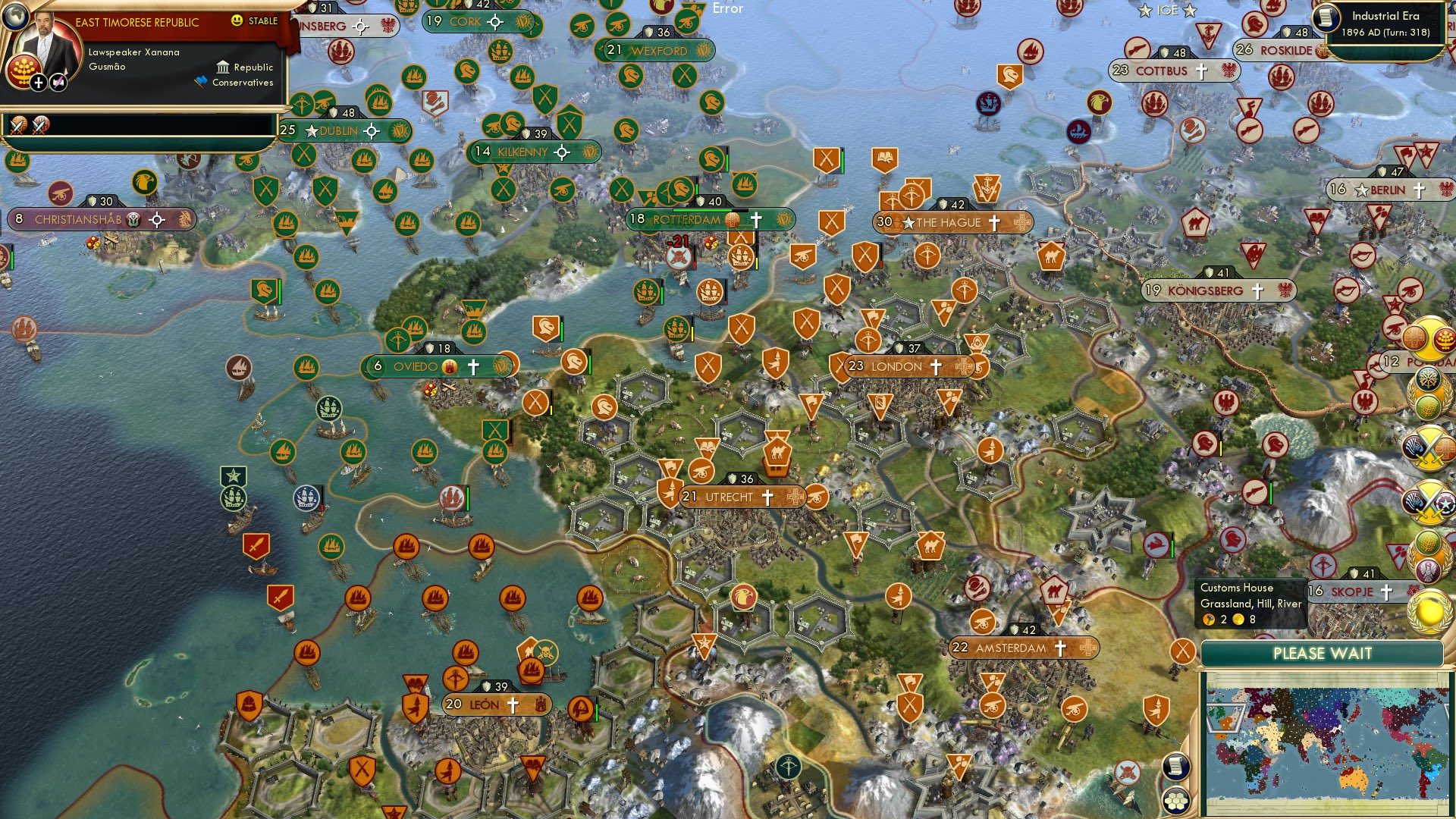Click the cross religion icon on London's banner
The image size is (1456, 819).
click(936, 366)
